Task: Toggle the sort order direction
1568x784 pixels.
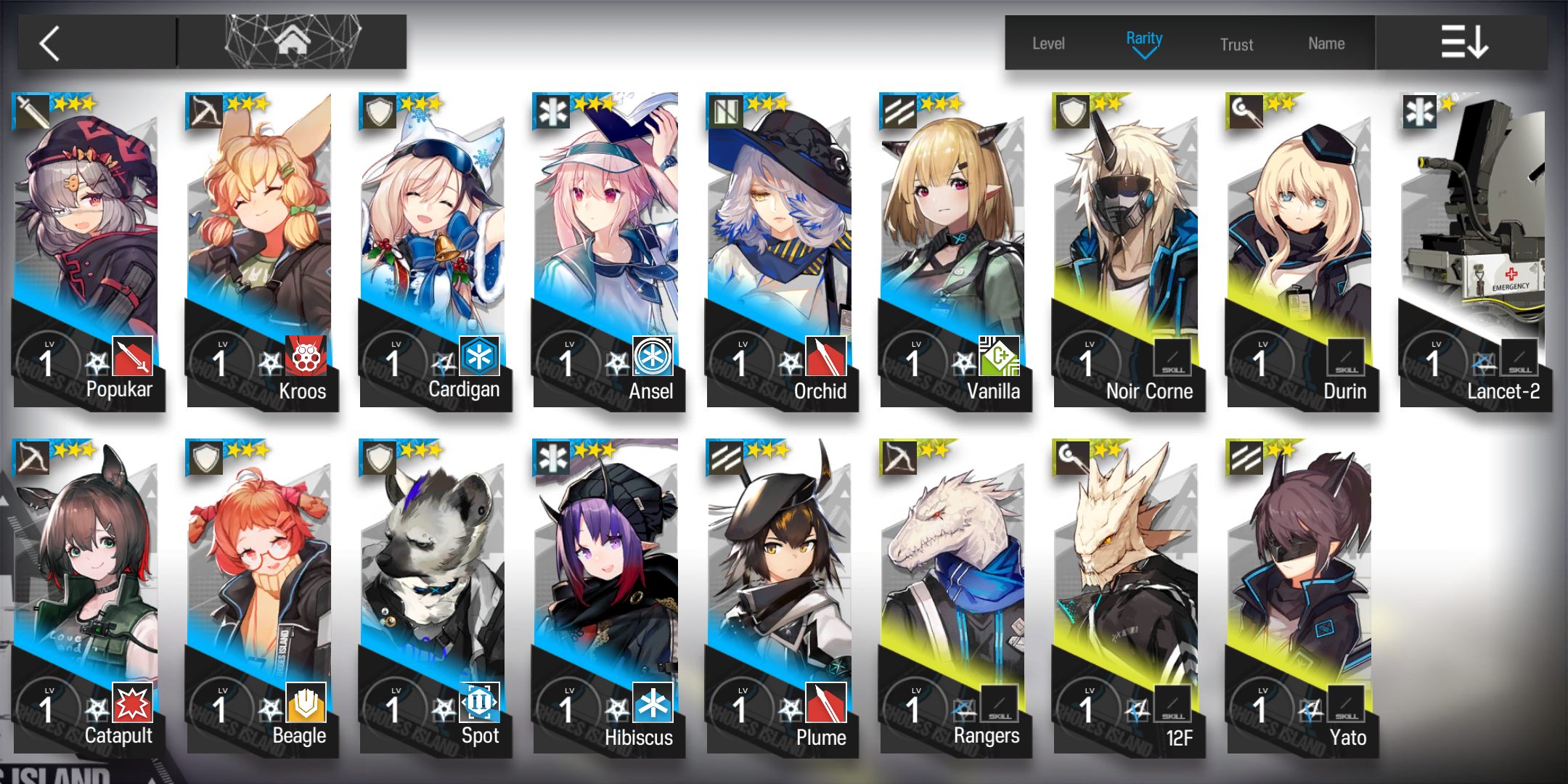Action: point(1463,42)
